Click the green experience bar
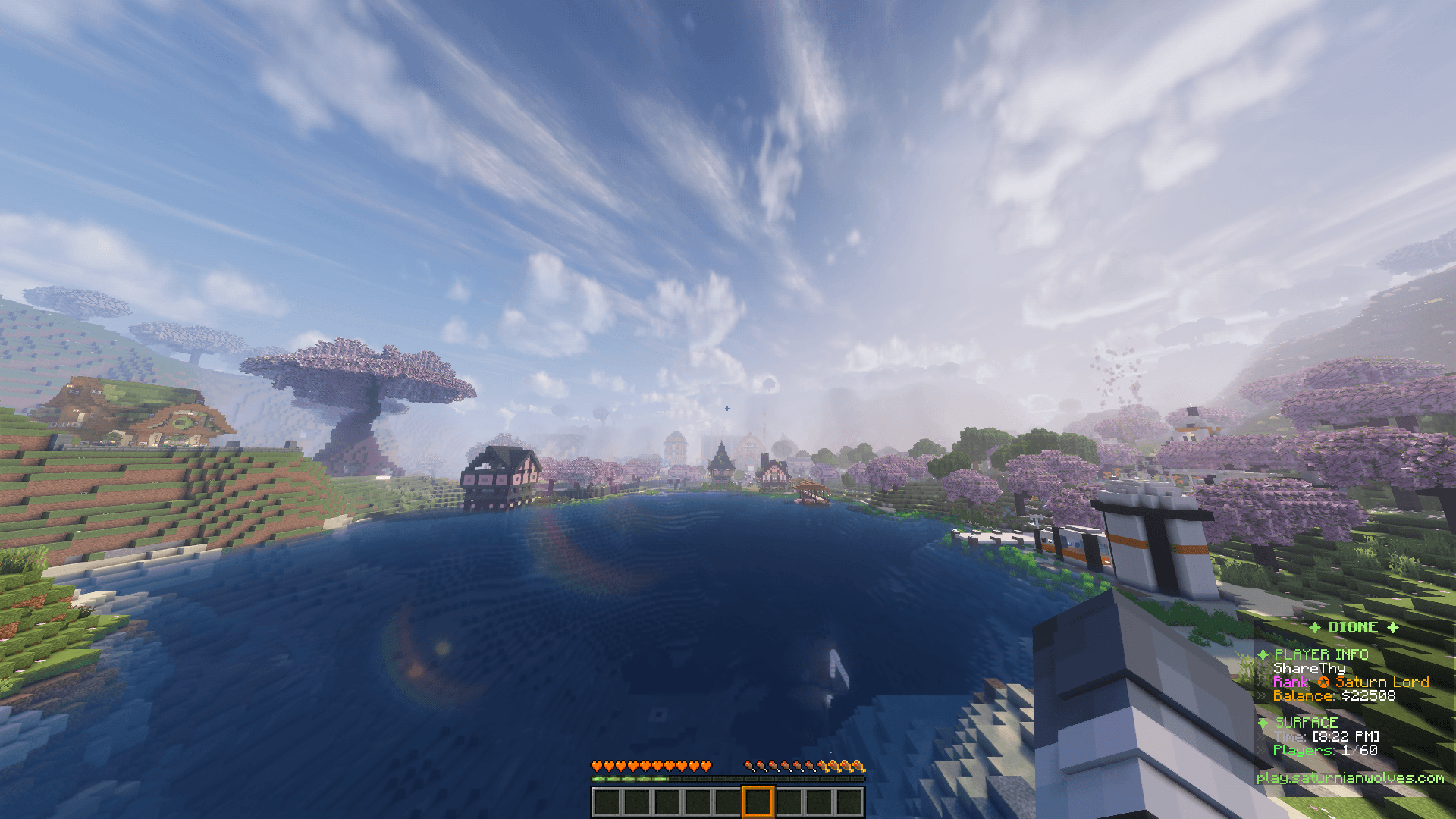Screen dimensions: 1456x819 (629, 780)
